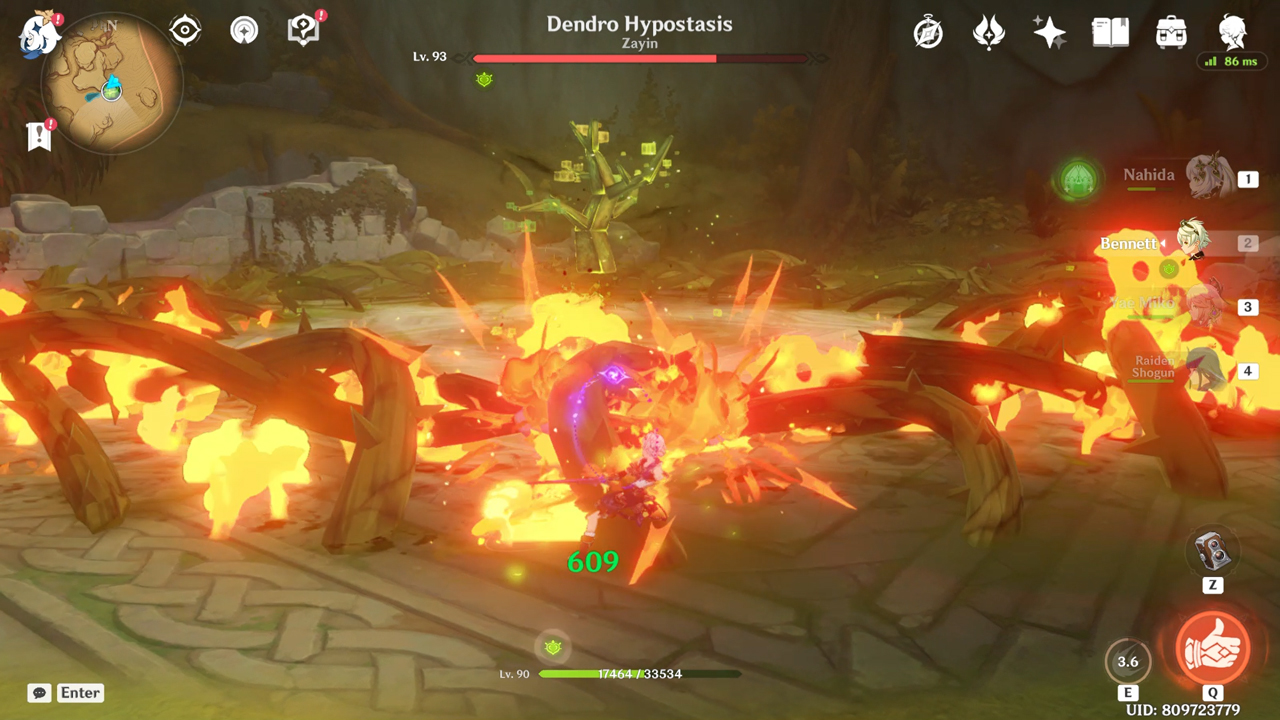Activate the Elemental Skill on cooldown
The image size is (1280, 720).
(x=1127, y=661)
